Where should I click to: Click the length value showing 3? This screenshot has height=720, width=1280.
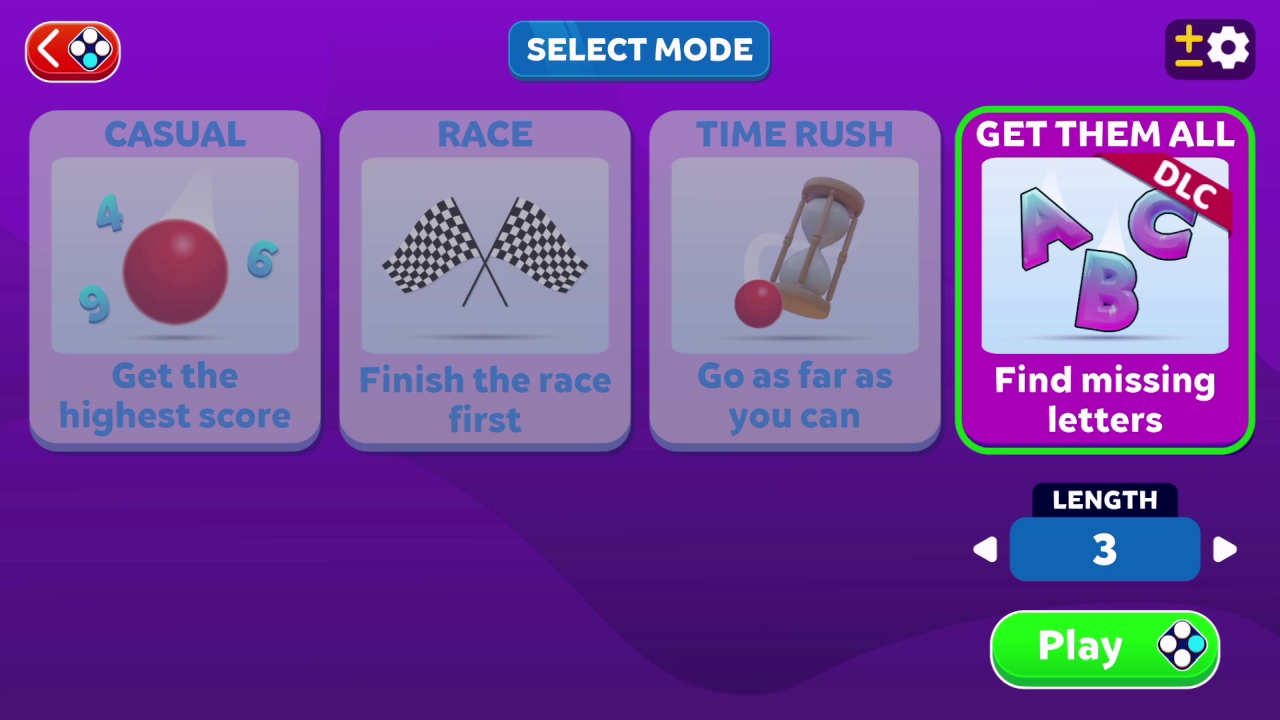1105,549
